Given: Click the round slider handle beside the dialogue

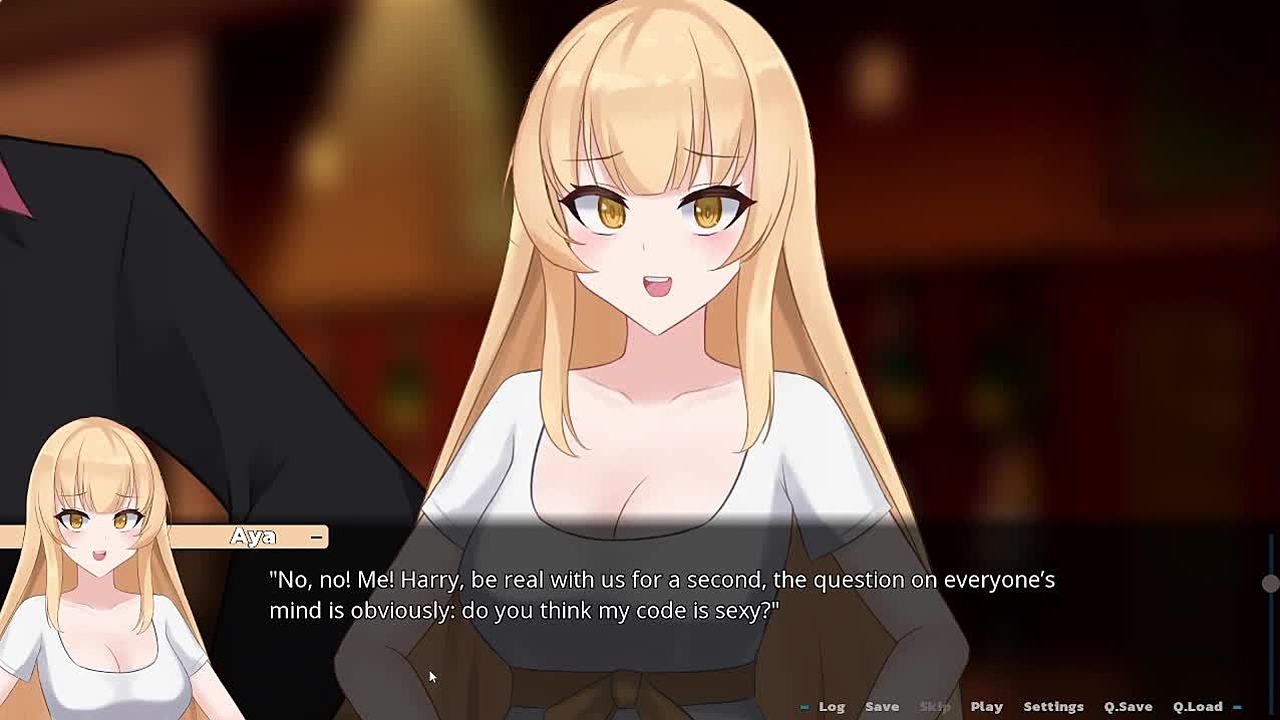Looking at the screenshot, I should 1270,583.
